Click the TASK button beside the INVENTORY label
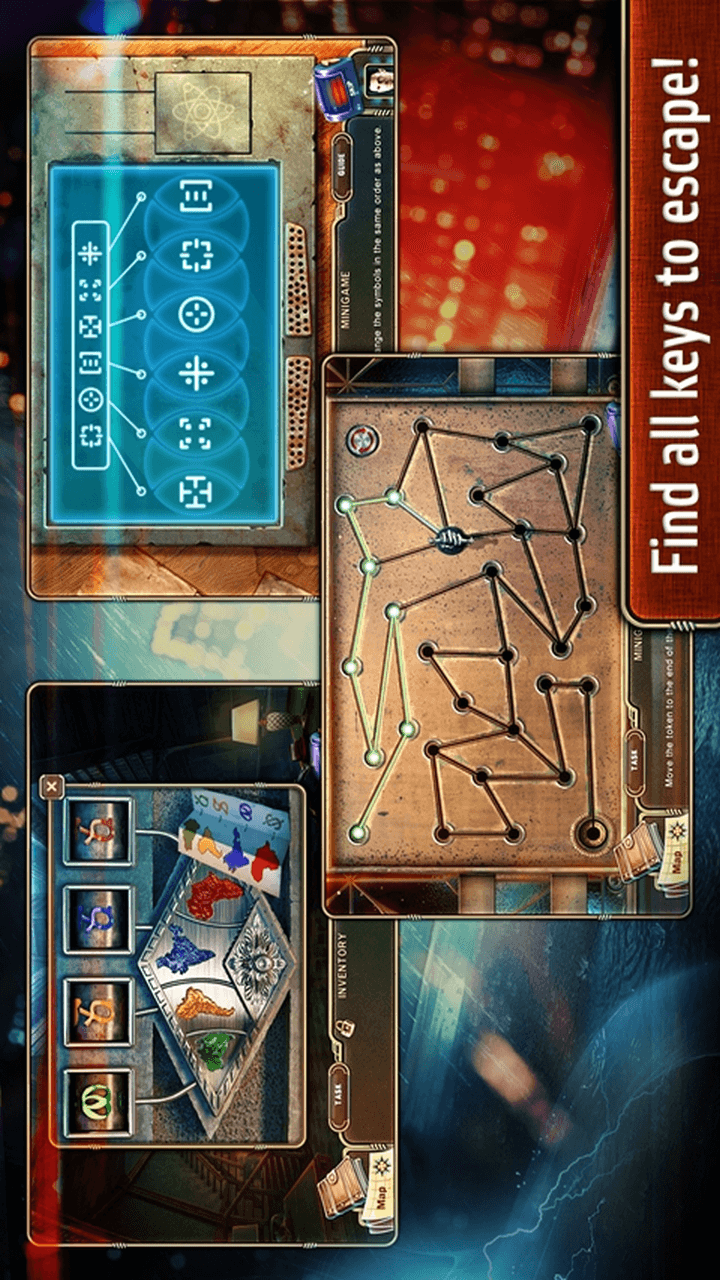This screenshot has height=1280, width=720. [x=341, y=1097]
